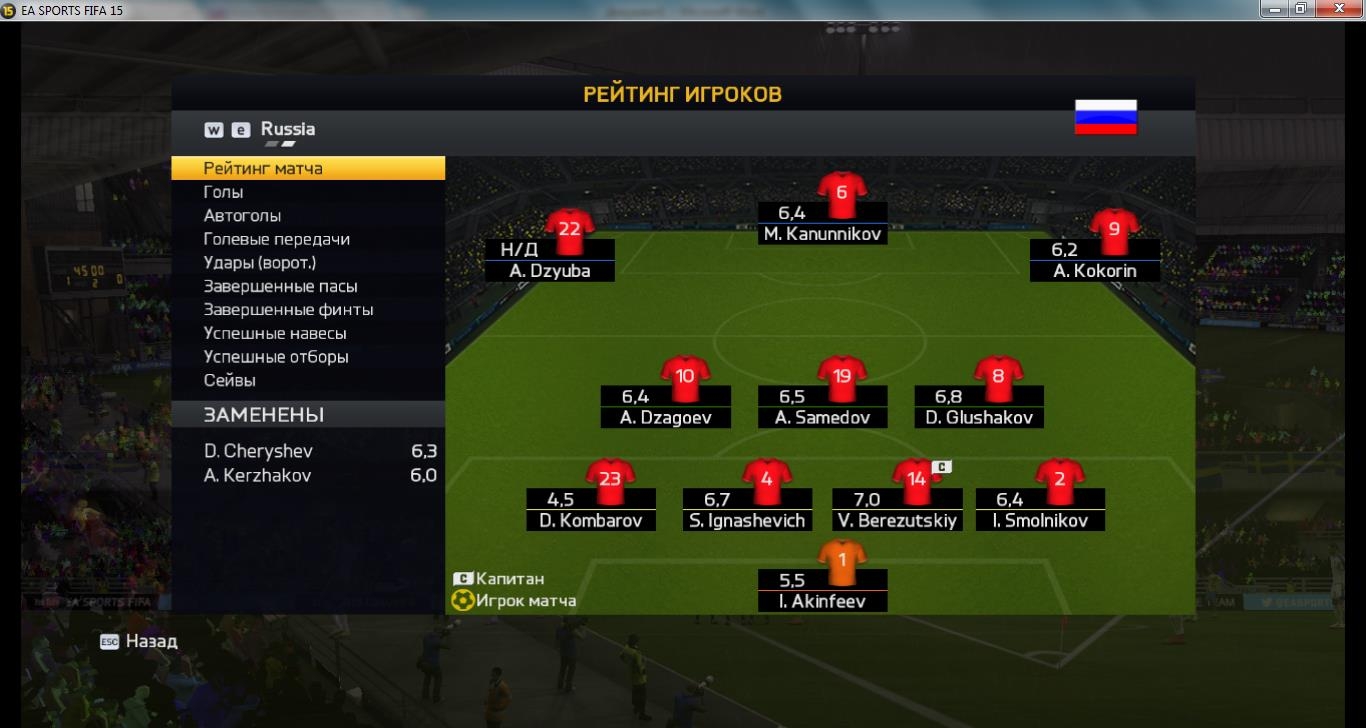Select Удары (ворот.) in the list
The width and height of the screenshot is (1366, 728).
click(x=260, y=263)
